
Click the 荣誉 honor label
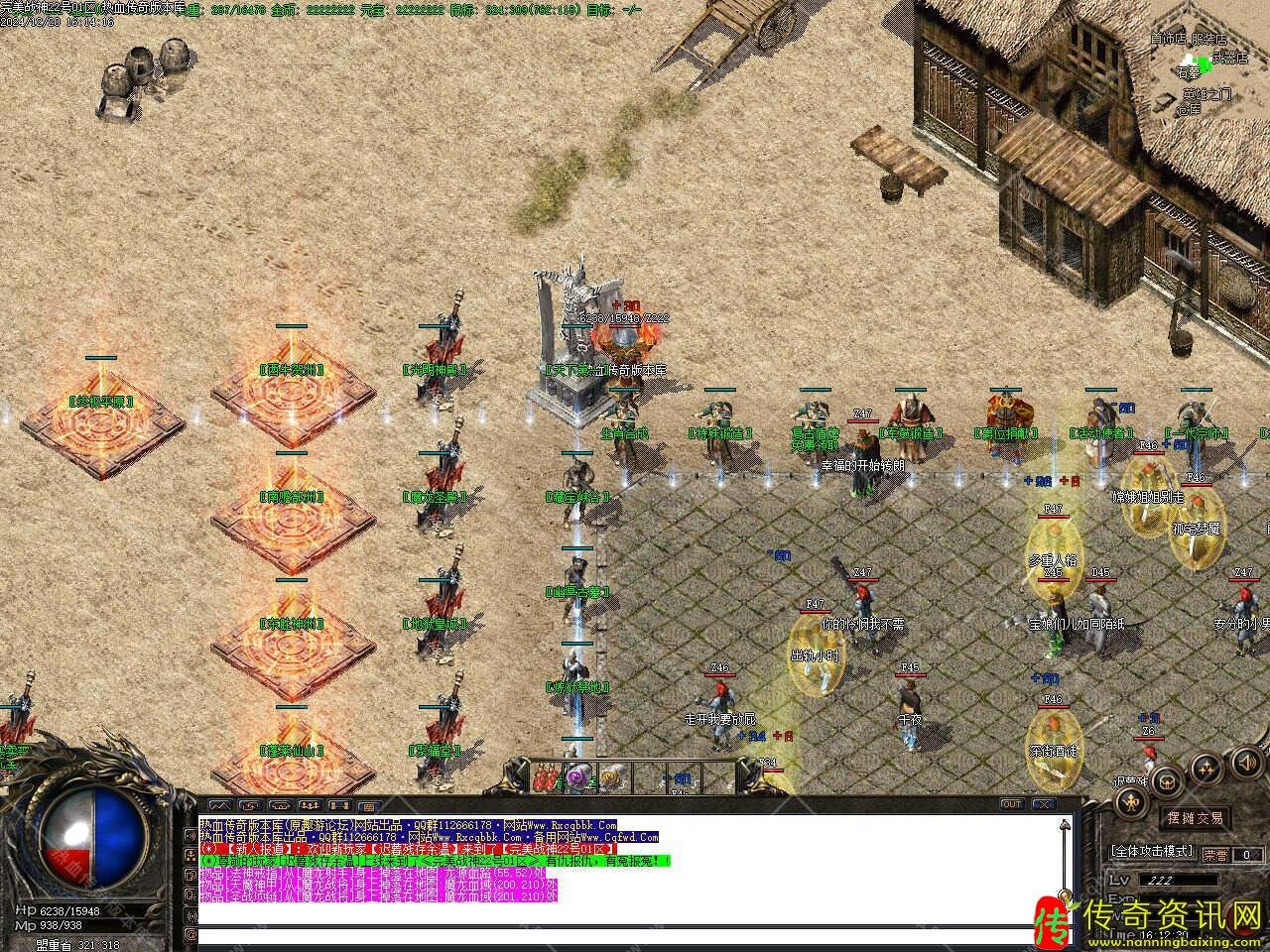pos(1214,854)
